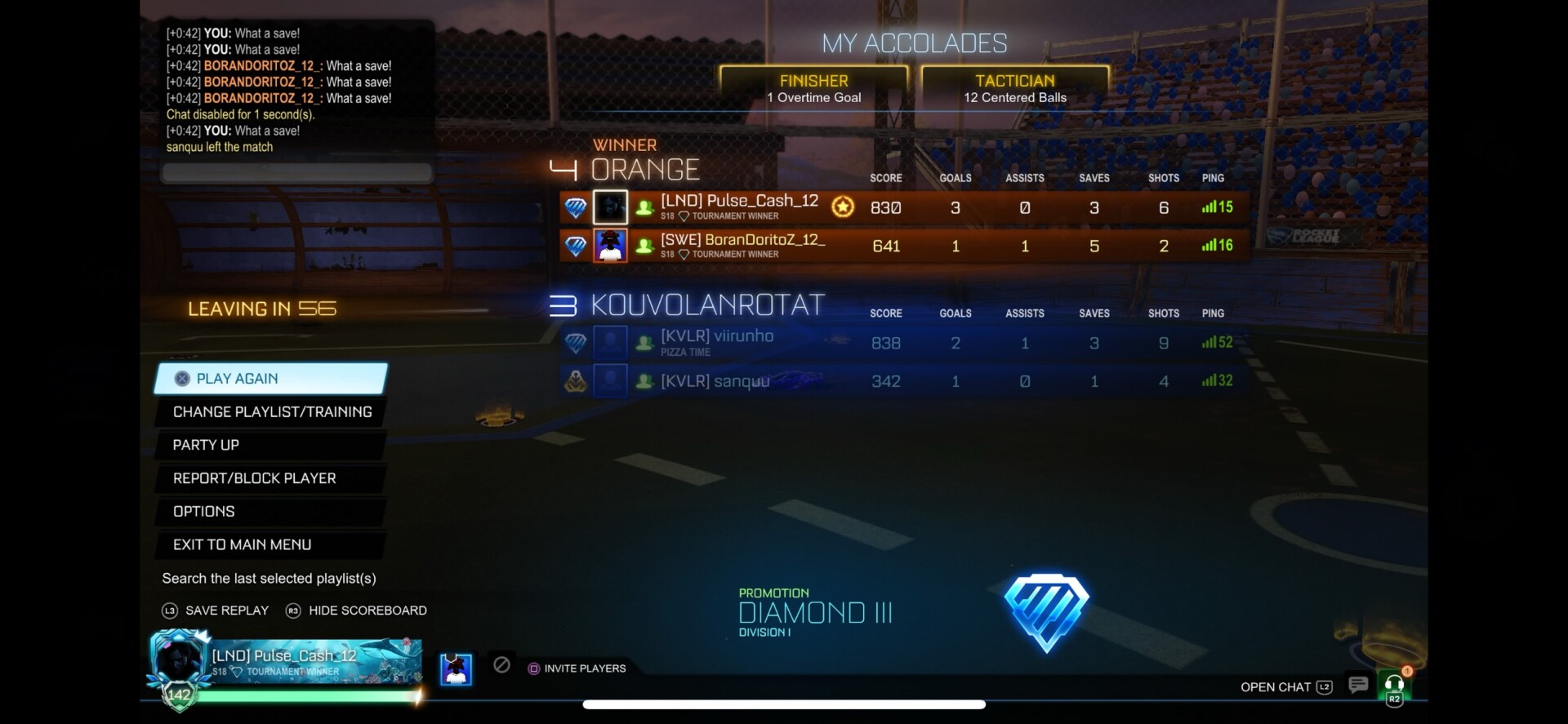Click the MVP star beside Pulse_Cash_12

point(844,207)
